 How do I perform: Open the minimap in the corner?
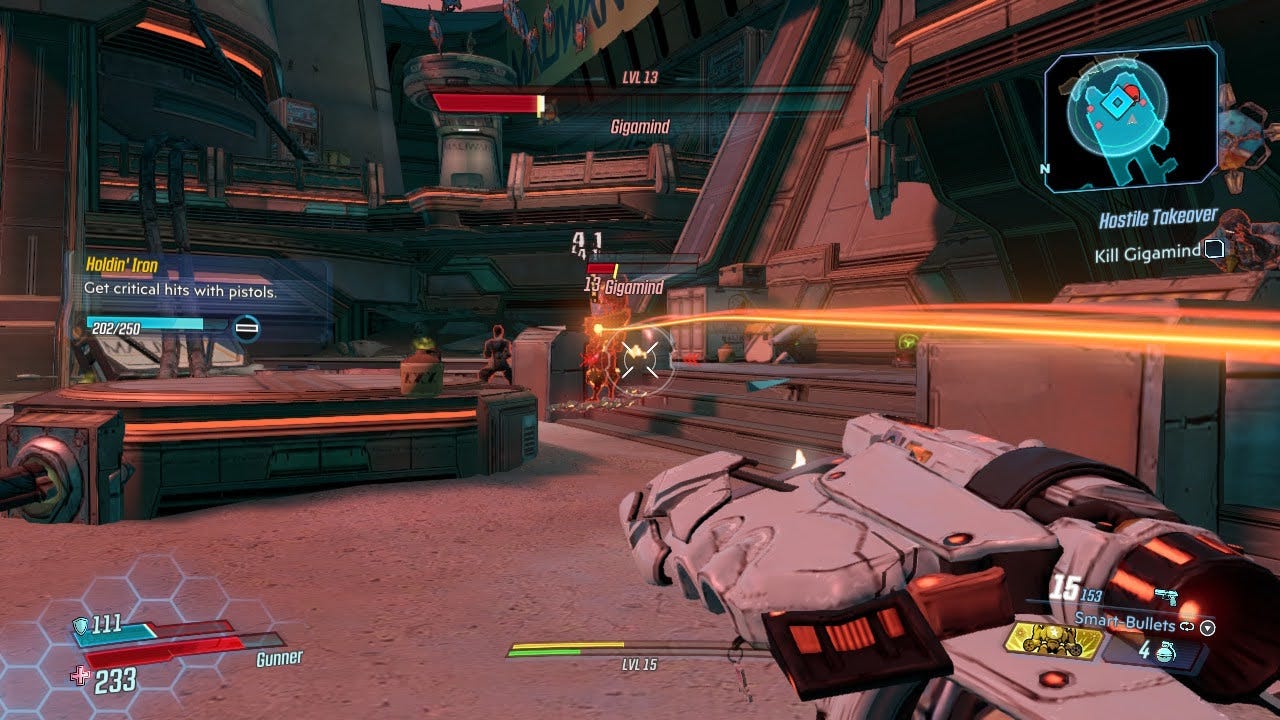coord(1131,118)
